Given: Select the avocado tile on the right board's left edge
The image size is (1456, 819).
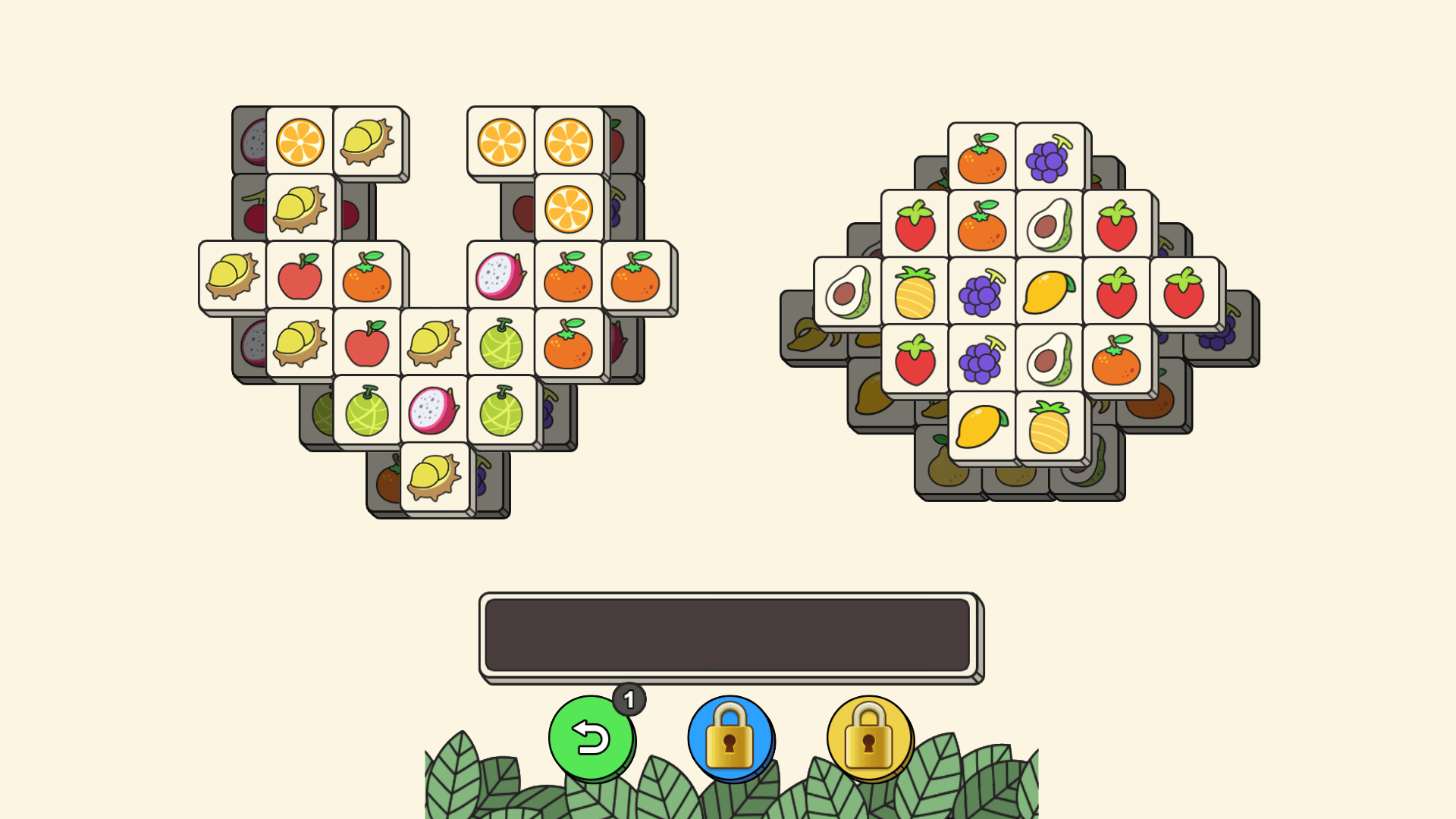Looking at the screenshot, I should coord(847,291).
